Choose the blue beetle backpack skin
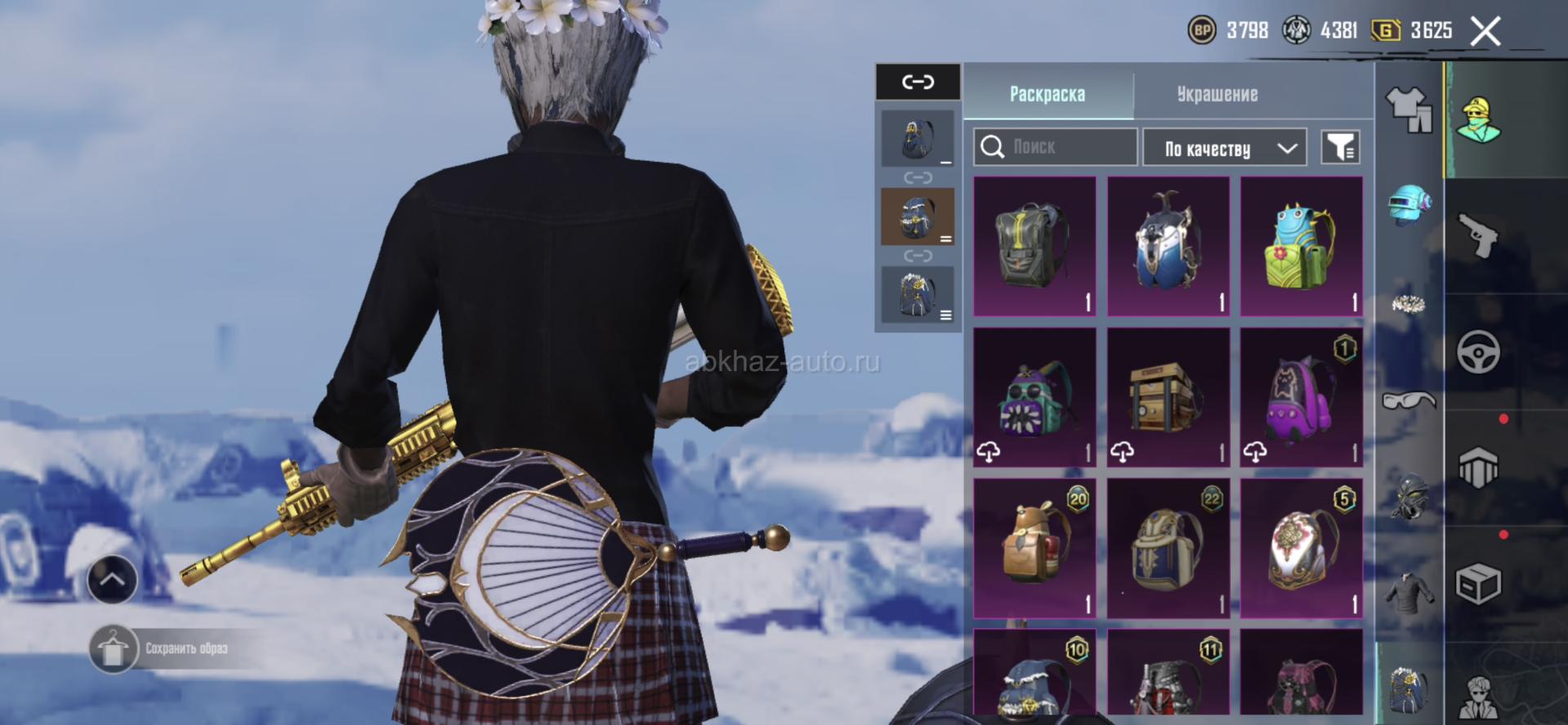The height and width of the screenshot is (725, 1568). (x=1168, y=246)
